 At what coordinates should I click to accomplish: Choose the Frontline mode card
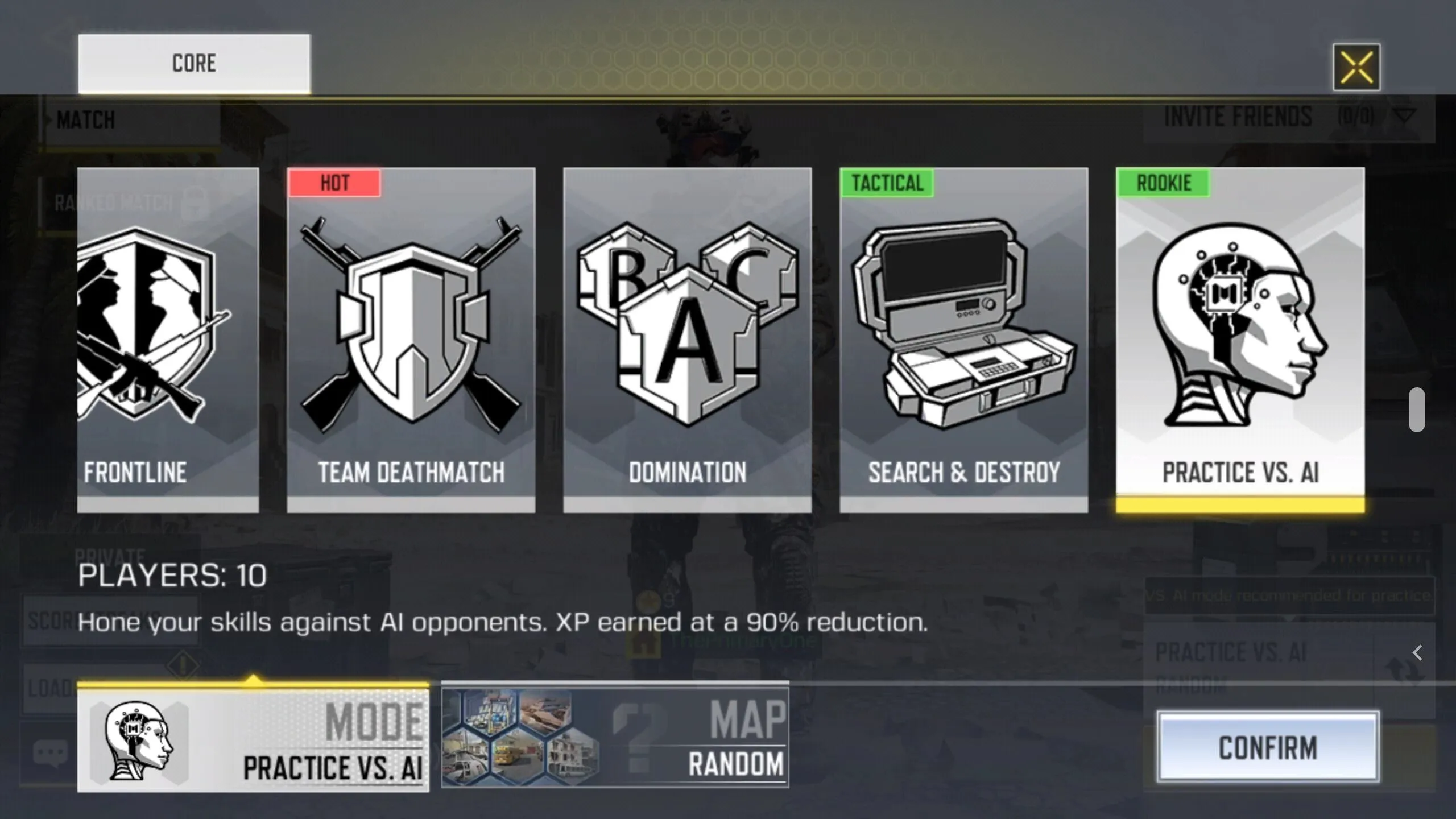(x=168, y=340)
